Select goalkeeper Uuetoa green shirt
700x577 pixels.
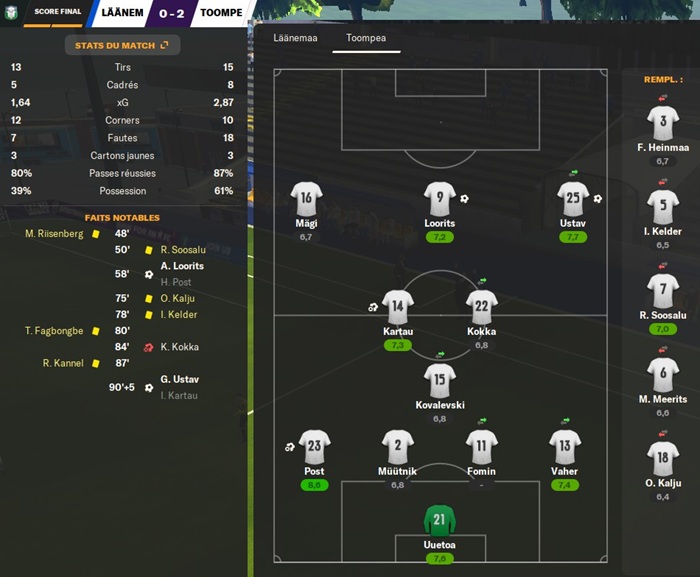point(439,520)
